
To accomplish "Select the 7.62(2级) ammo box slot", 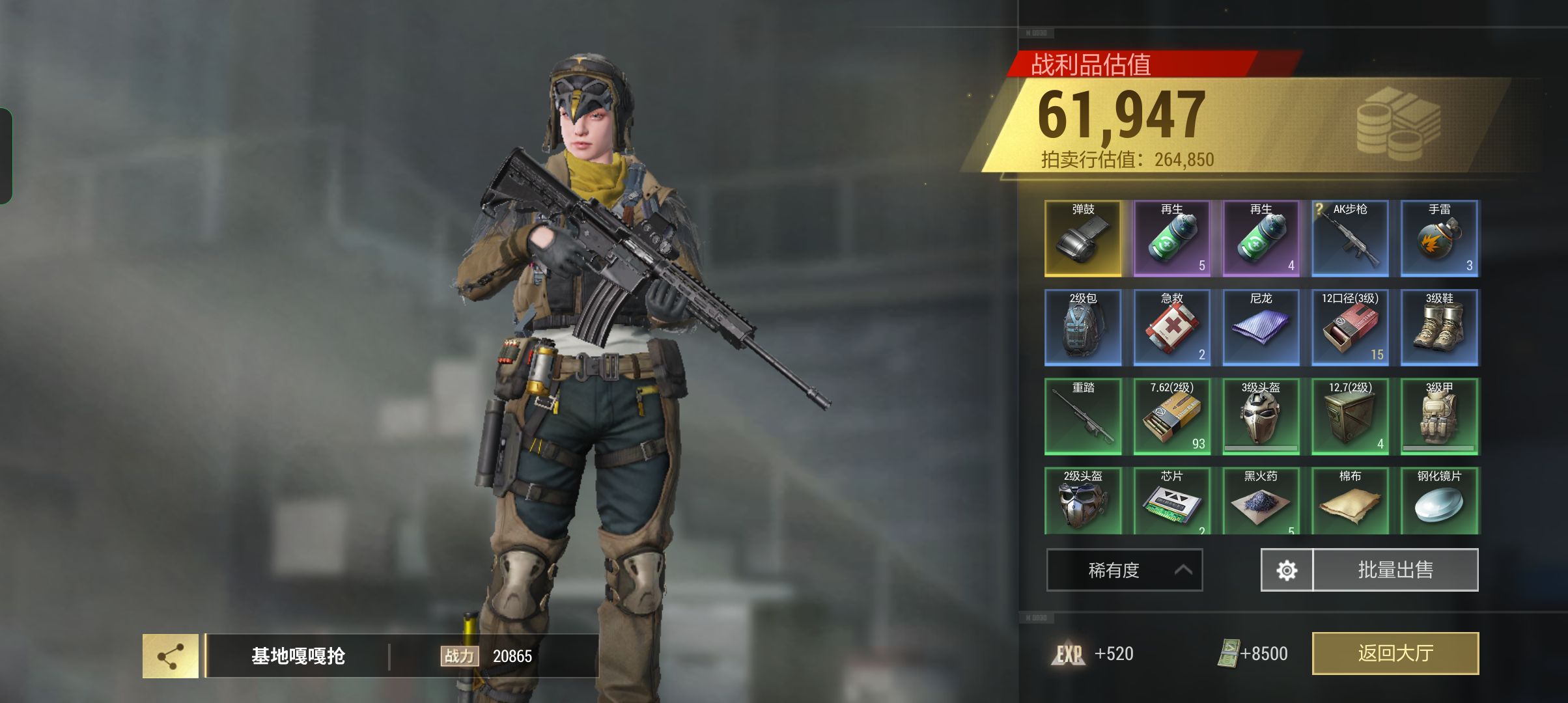I will pyautogui.click(x=1172, y=417).
